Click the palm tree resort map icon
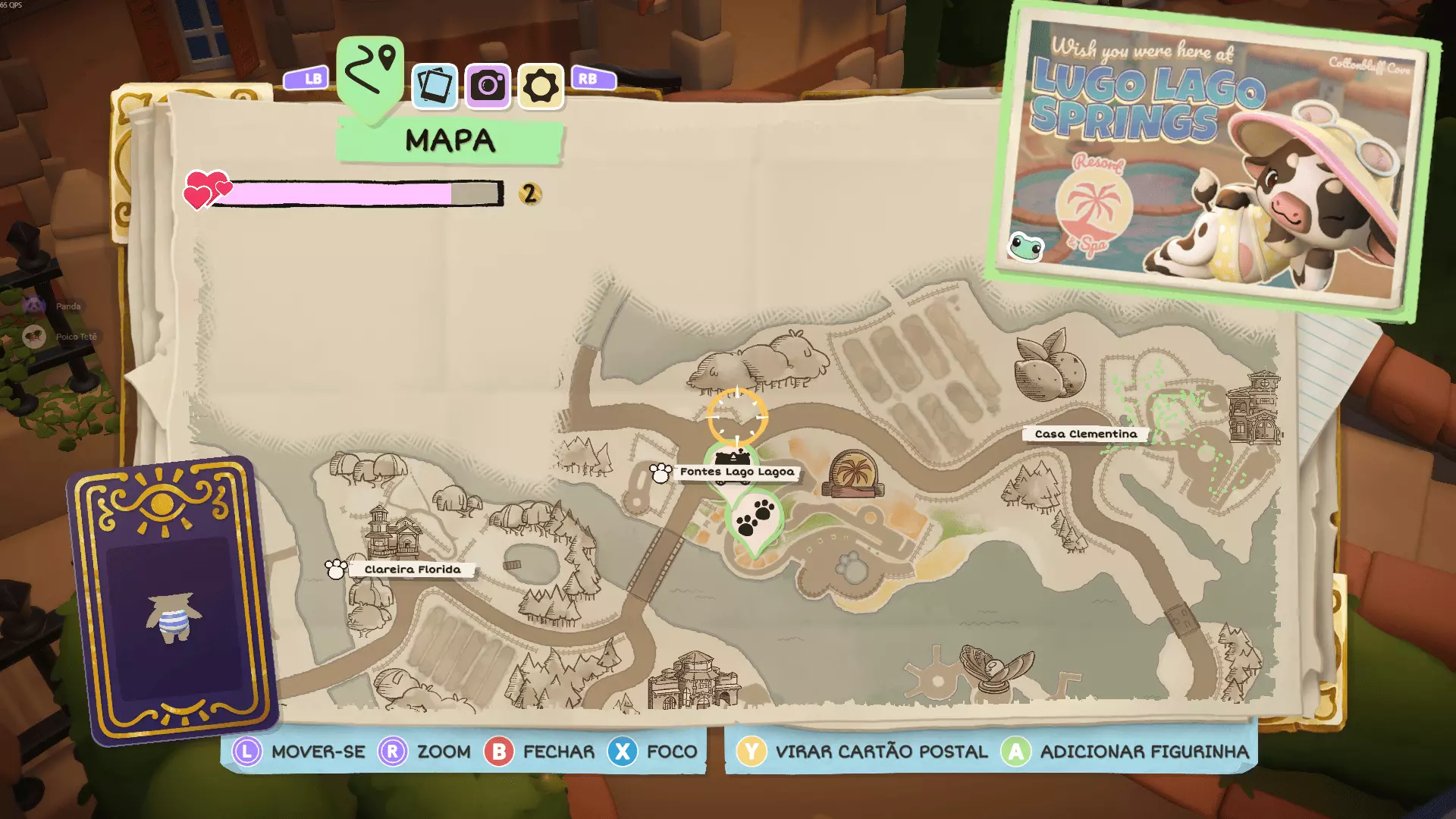The image size is (1456, 819). coord(854,473)
